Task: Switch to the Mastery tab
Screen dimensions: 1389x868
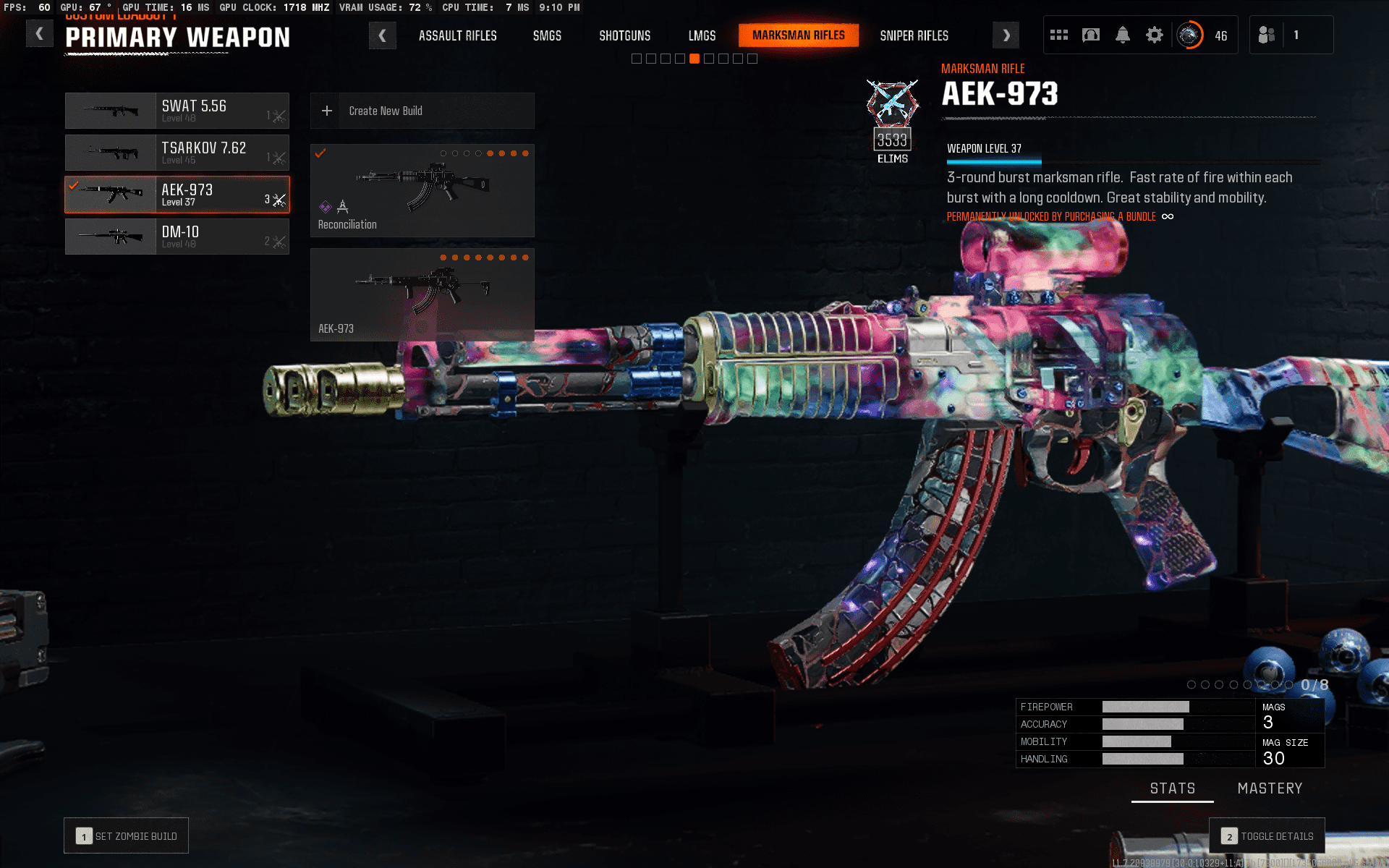Action: click(x=1270, y=788)
